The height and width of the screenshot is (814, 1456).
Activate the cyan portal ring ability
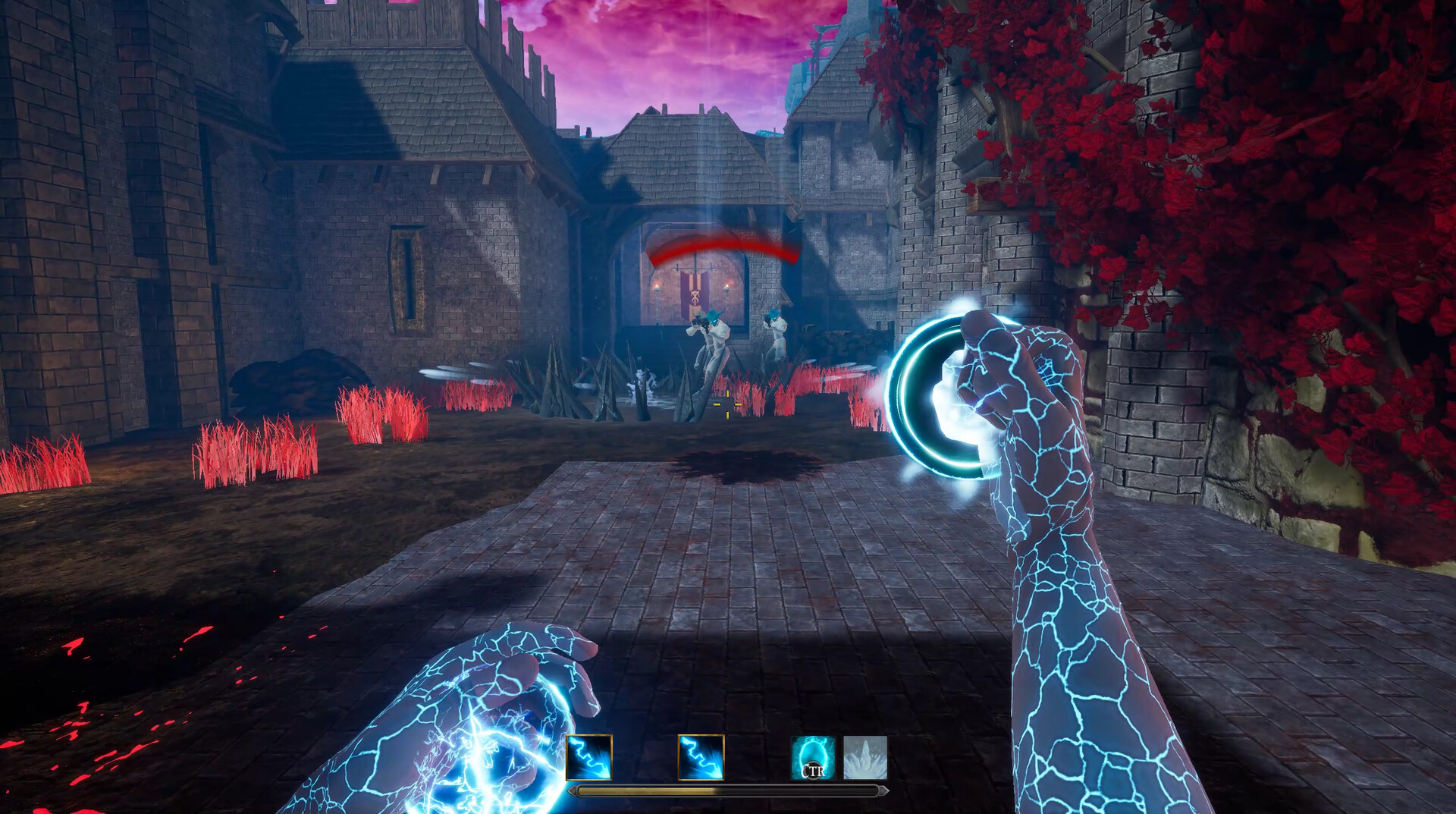coord(812,757)
